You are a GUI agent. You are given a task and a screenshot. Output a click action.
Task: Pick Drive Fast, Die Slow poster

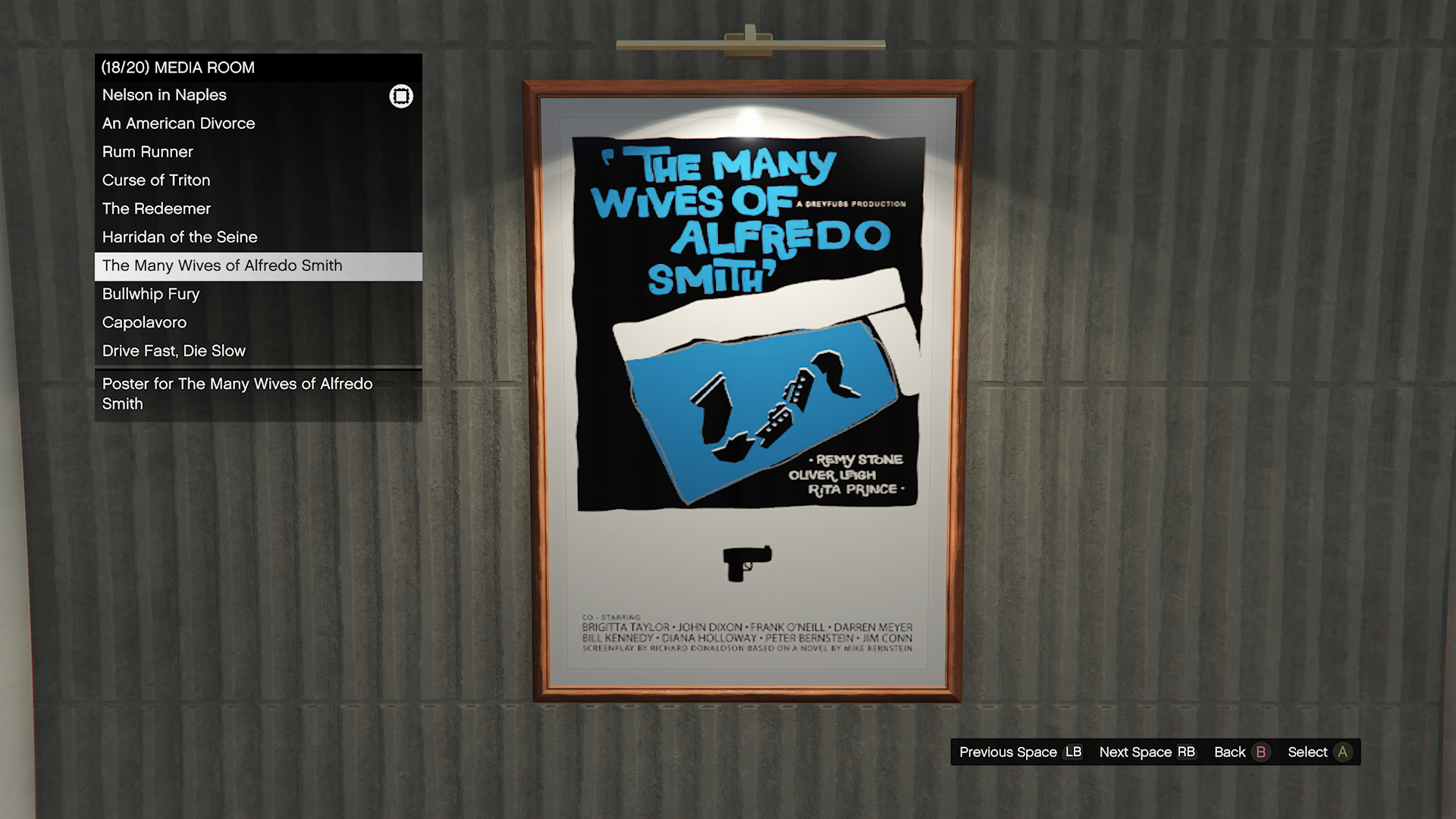pyautogui.click(x=174, y=351)
